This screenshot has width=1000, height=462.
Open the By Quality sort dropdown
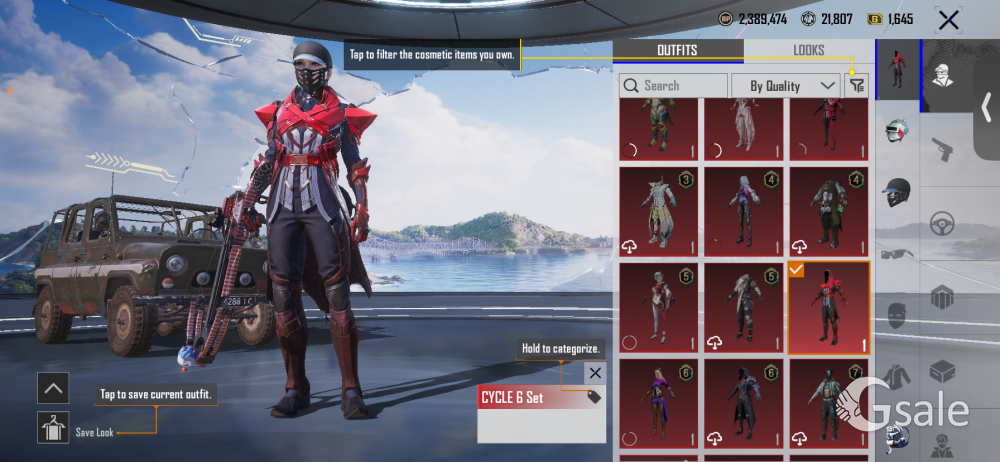[785, 86]
